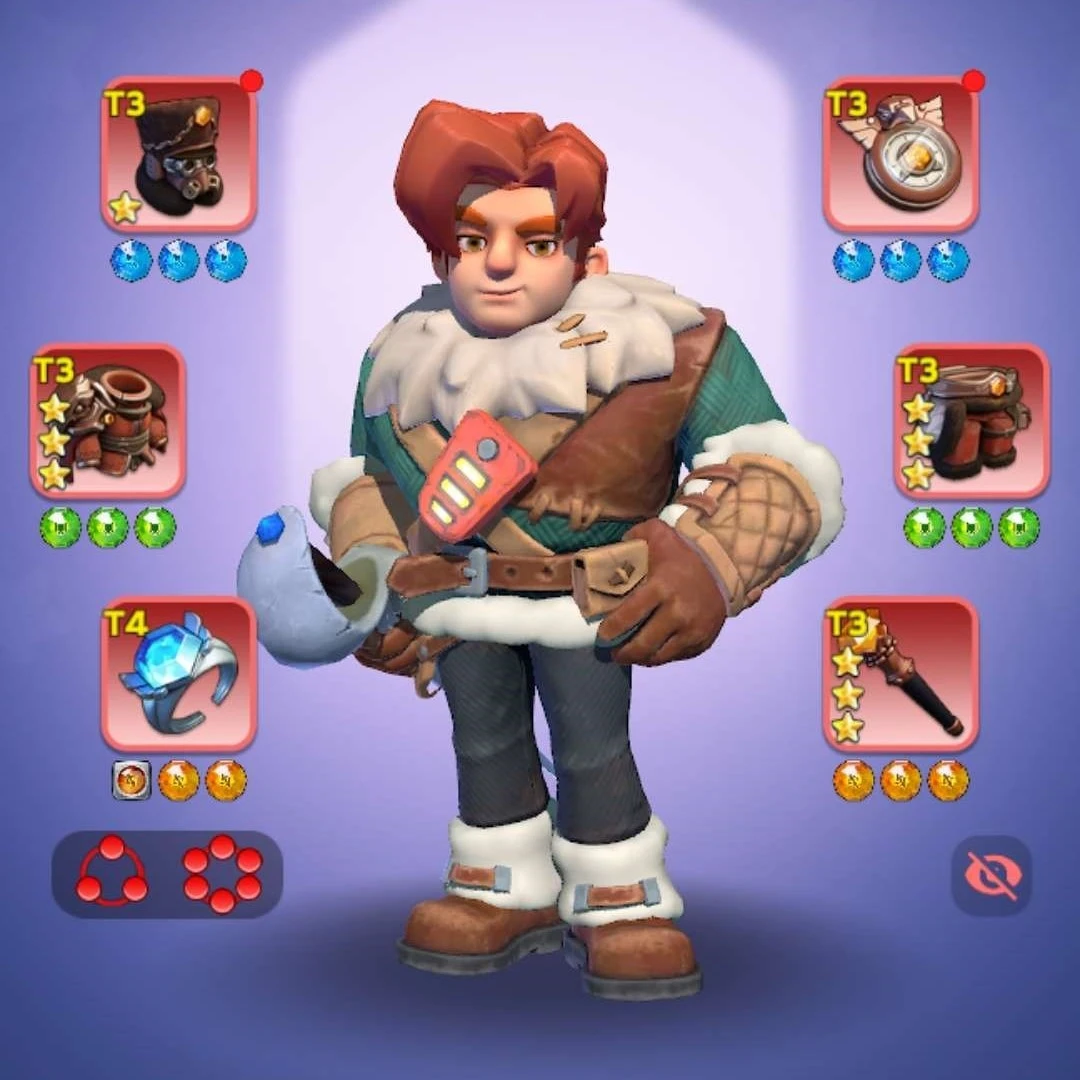Select the T3 armored pants slot
Viewport: 1080px width, 1080px height.
[972, 421]
